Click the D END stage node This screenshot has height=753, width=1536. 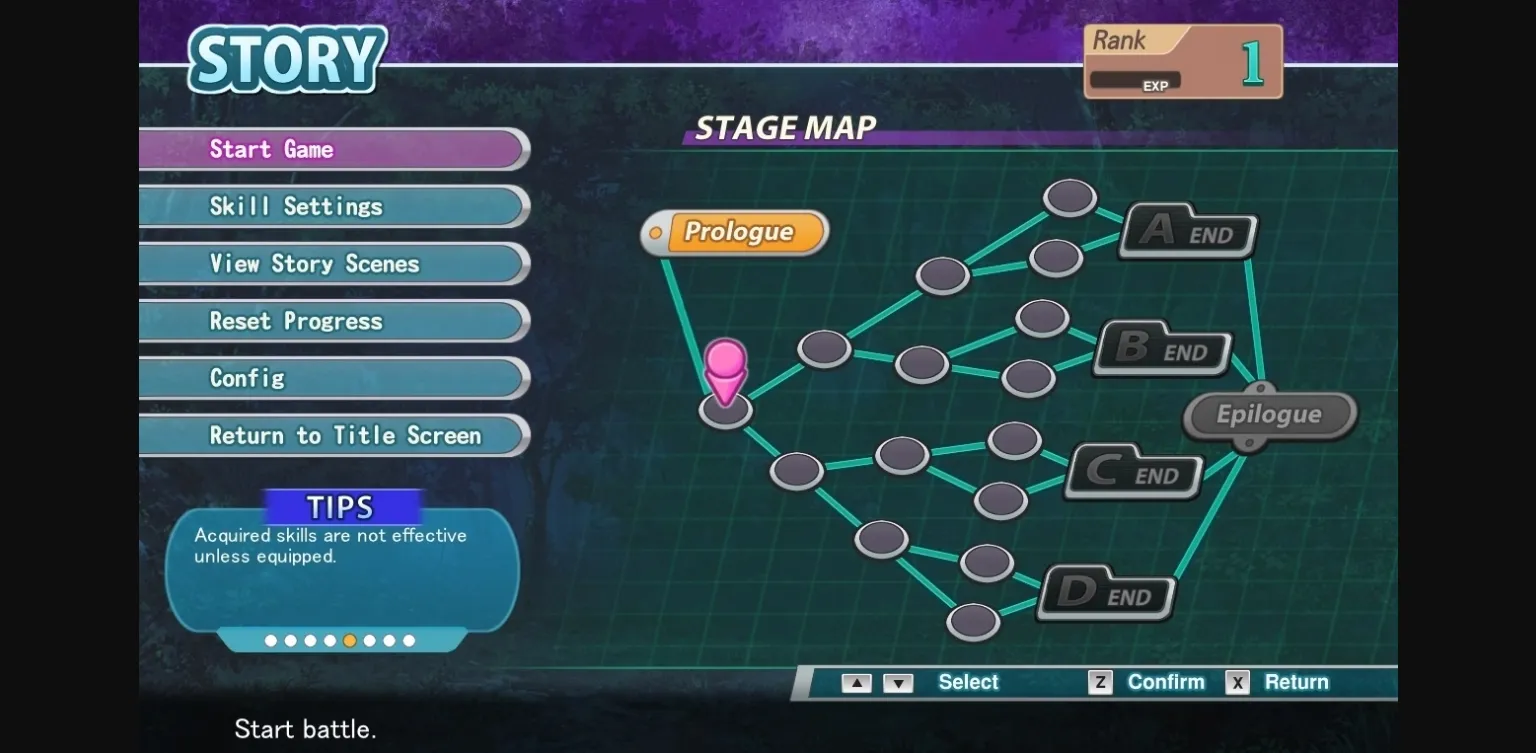[1105, 593]
